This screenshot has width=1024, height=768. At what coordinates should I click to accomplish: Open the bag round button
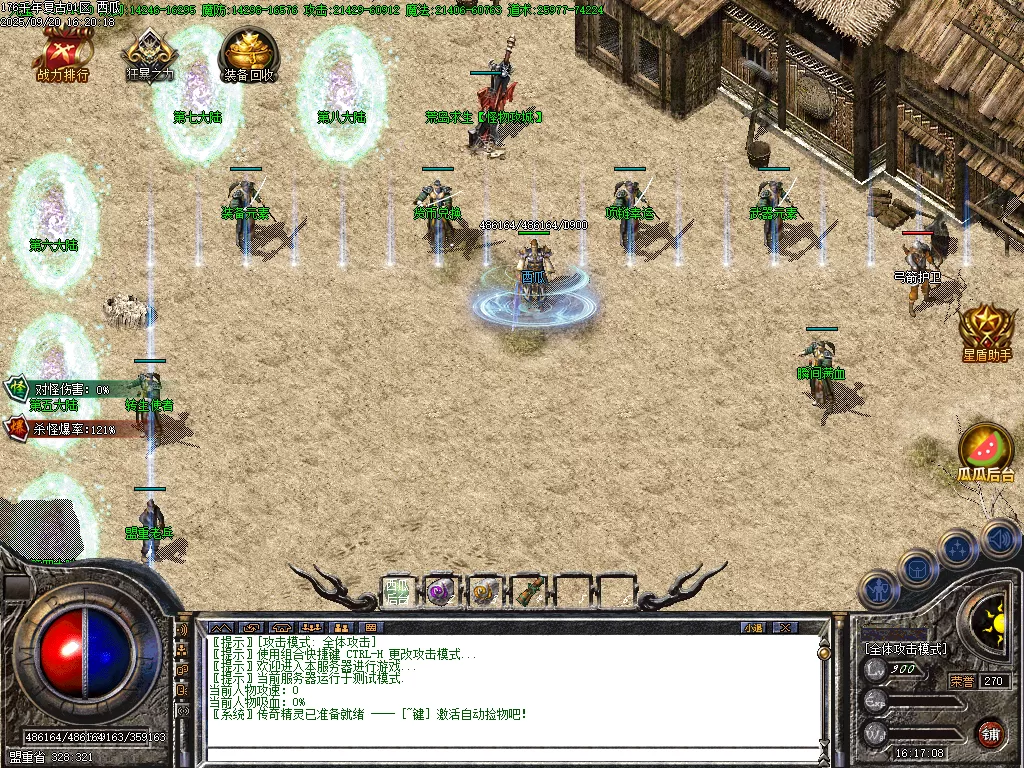pos(919,567)
